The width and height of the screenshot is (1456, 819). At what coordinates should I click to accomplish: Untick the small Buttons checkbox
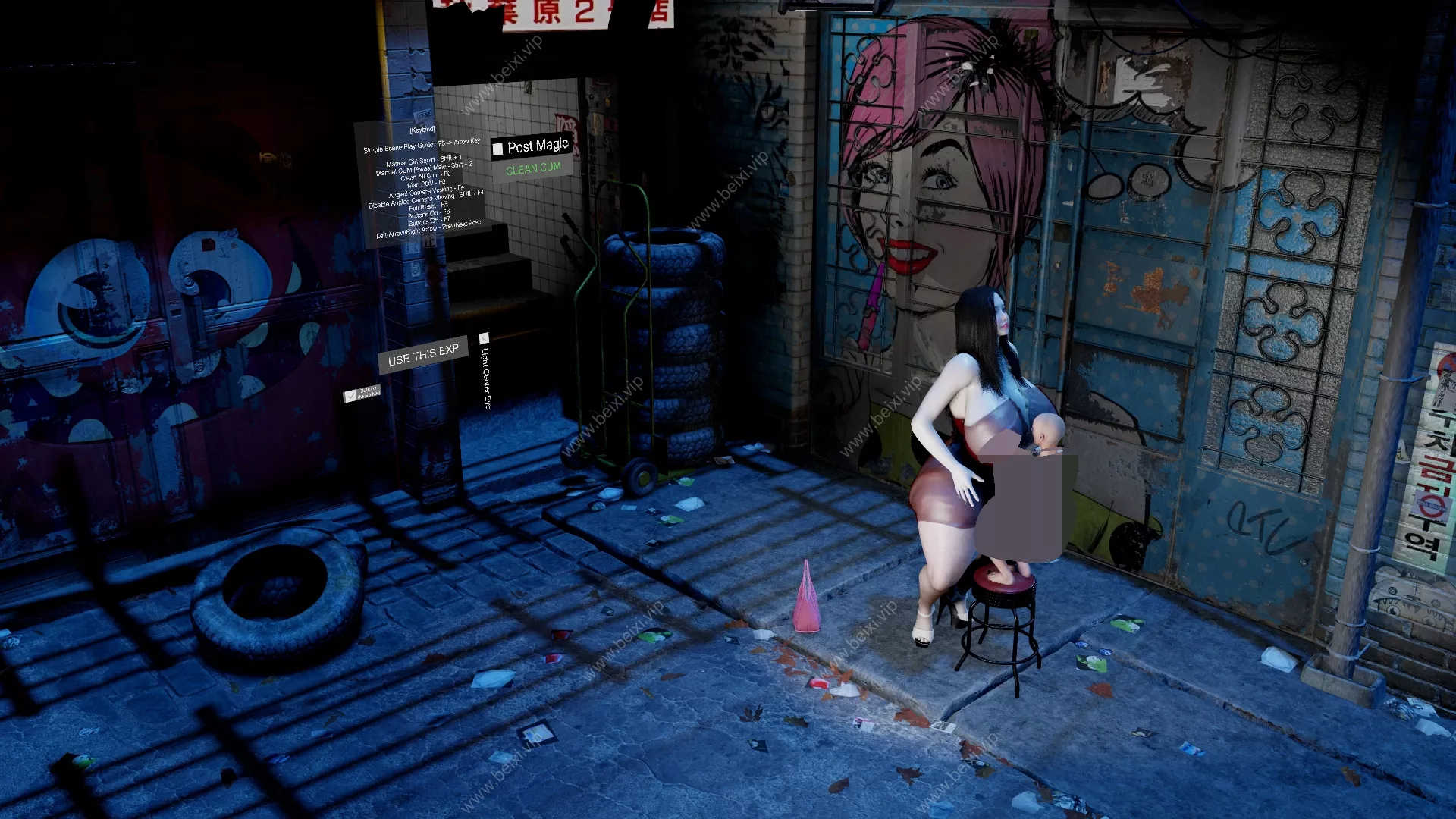(350, 396)
